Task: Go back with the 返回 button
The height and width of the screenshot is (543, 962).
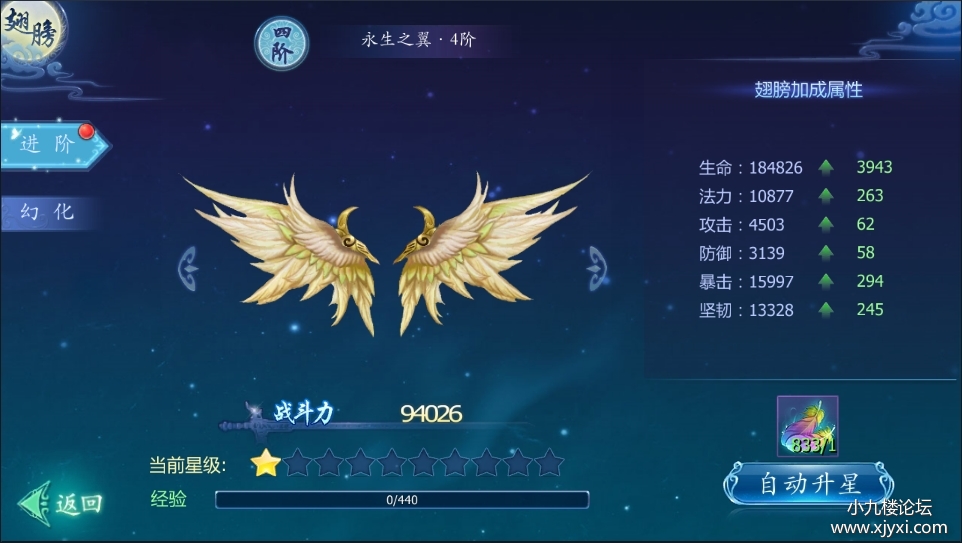Action: pos(64,504)
